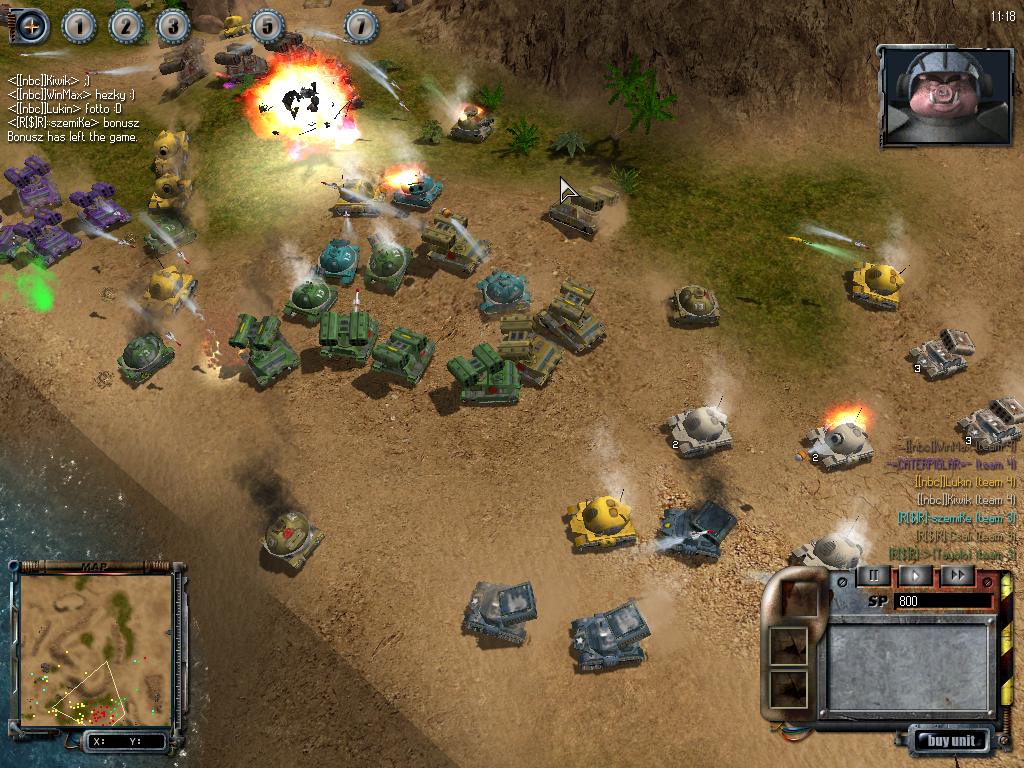Viewport: 1024px width, 768px height.
Task: Pause the game speed
Action: pyautogui.click(x=873, y=575)
